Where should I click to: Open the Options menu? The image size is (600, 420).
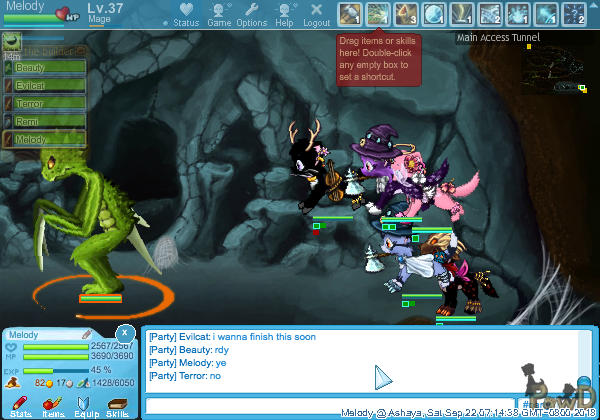click(251, 14)
